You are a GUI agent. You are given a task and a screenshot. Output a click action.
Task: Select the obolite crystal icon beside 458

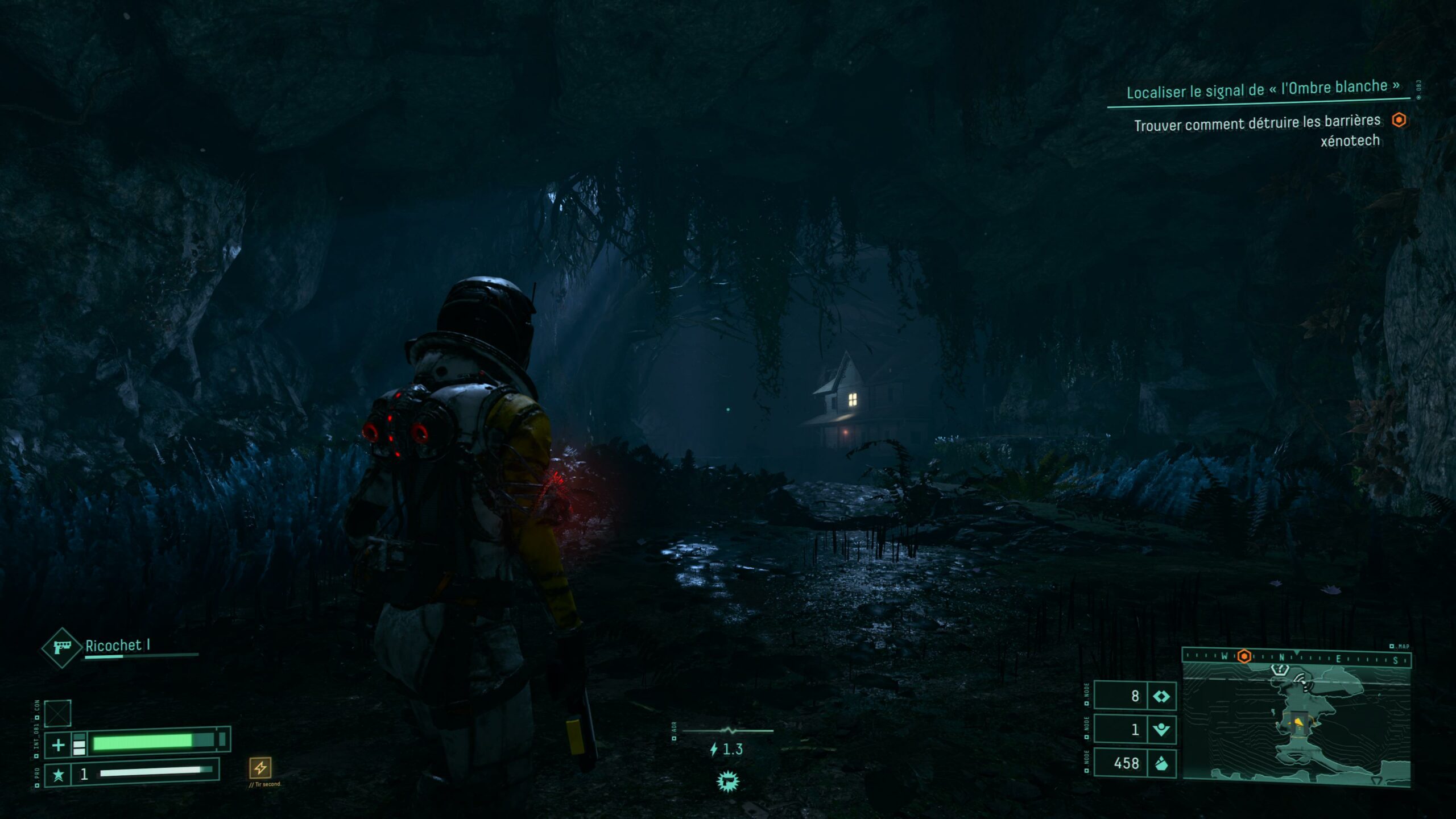[1161, 763]
